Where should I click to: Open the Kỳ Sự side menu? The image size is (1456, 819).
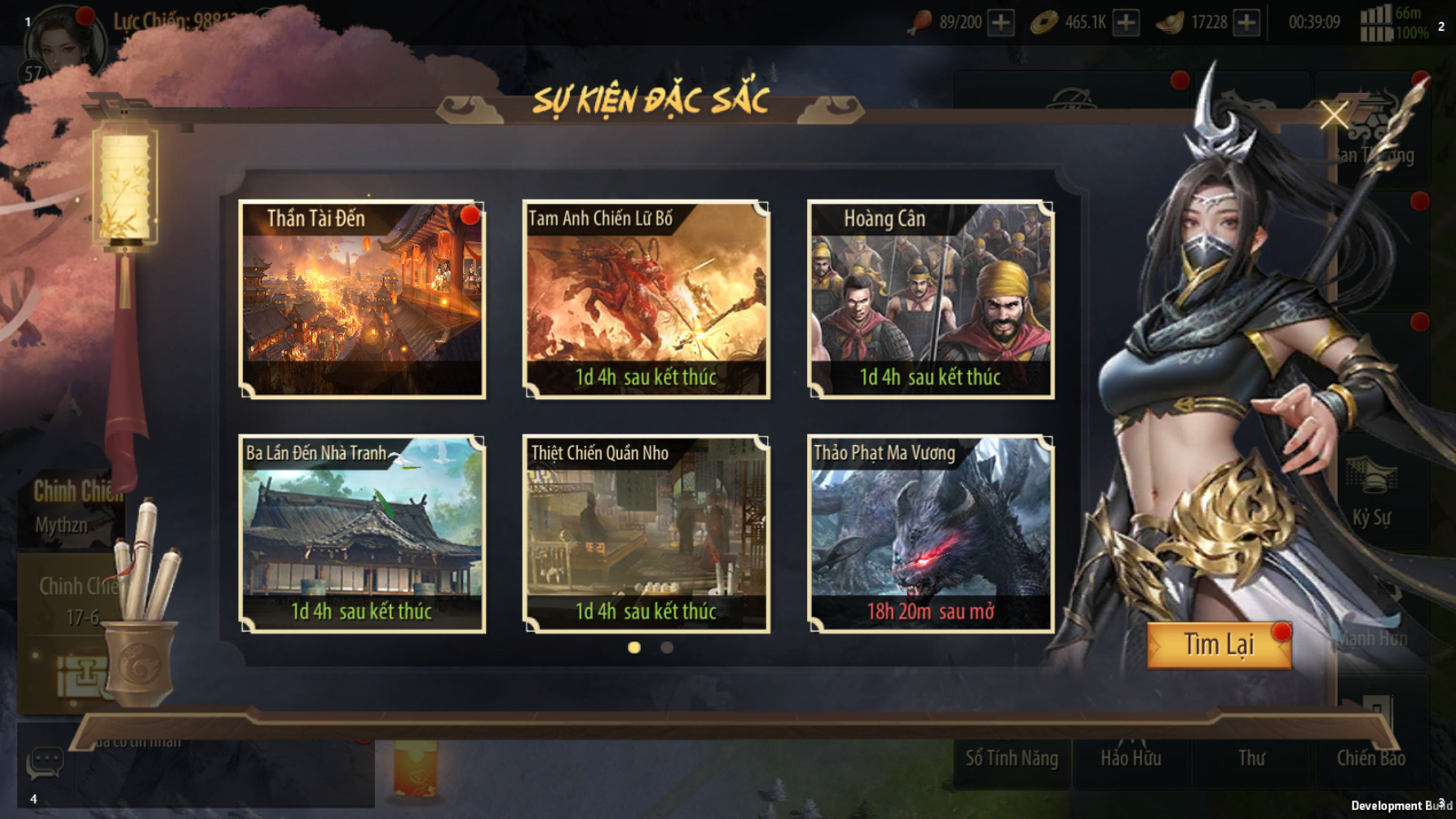pyautogui.click(x=1371, y=497)
